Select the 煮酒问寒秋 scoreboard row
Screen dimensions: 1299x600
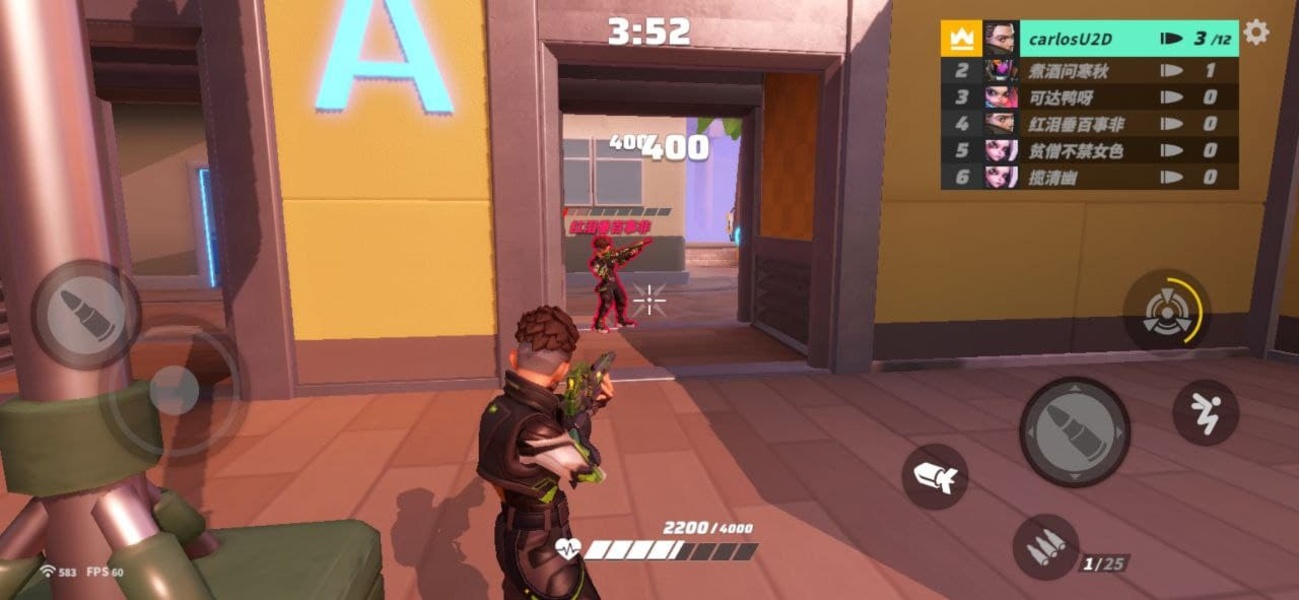[x=1089, y=70]
